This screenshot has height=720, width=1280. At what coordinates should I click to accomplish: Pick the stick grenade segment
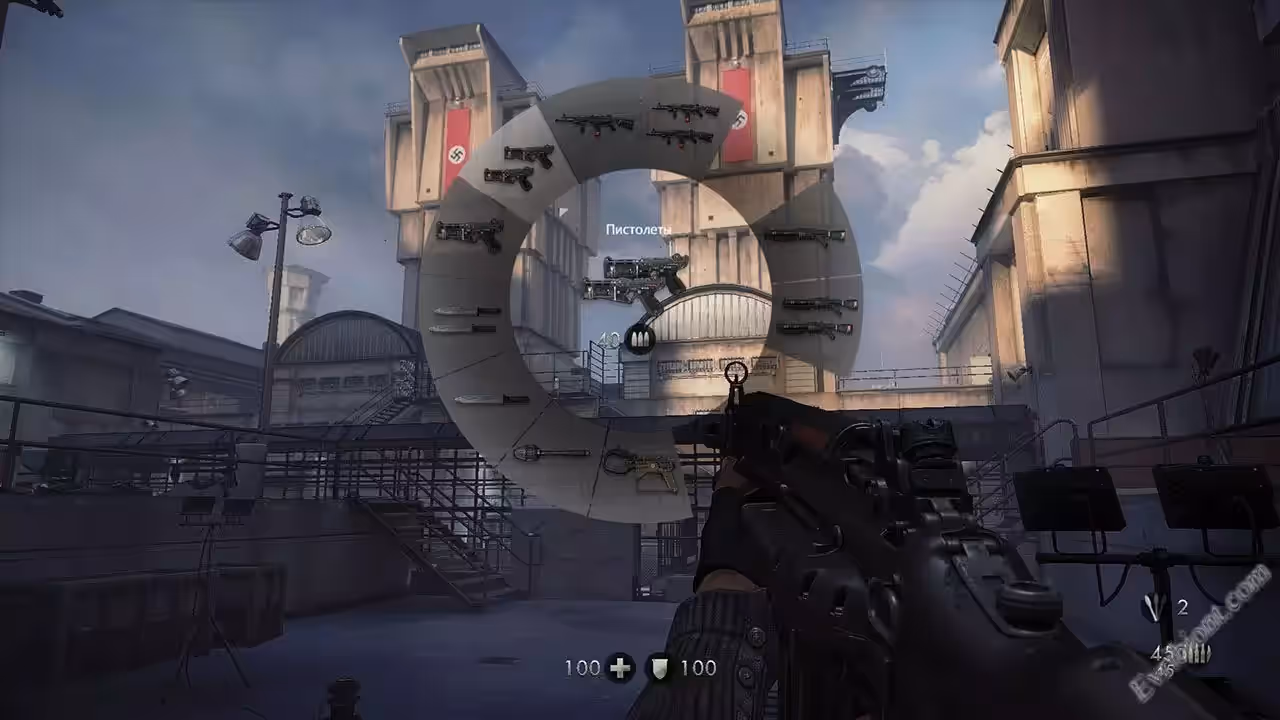551,453
